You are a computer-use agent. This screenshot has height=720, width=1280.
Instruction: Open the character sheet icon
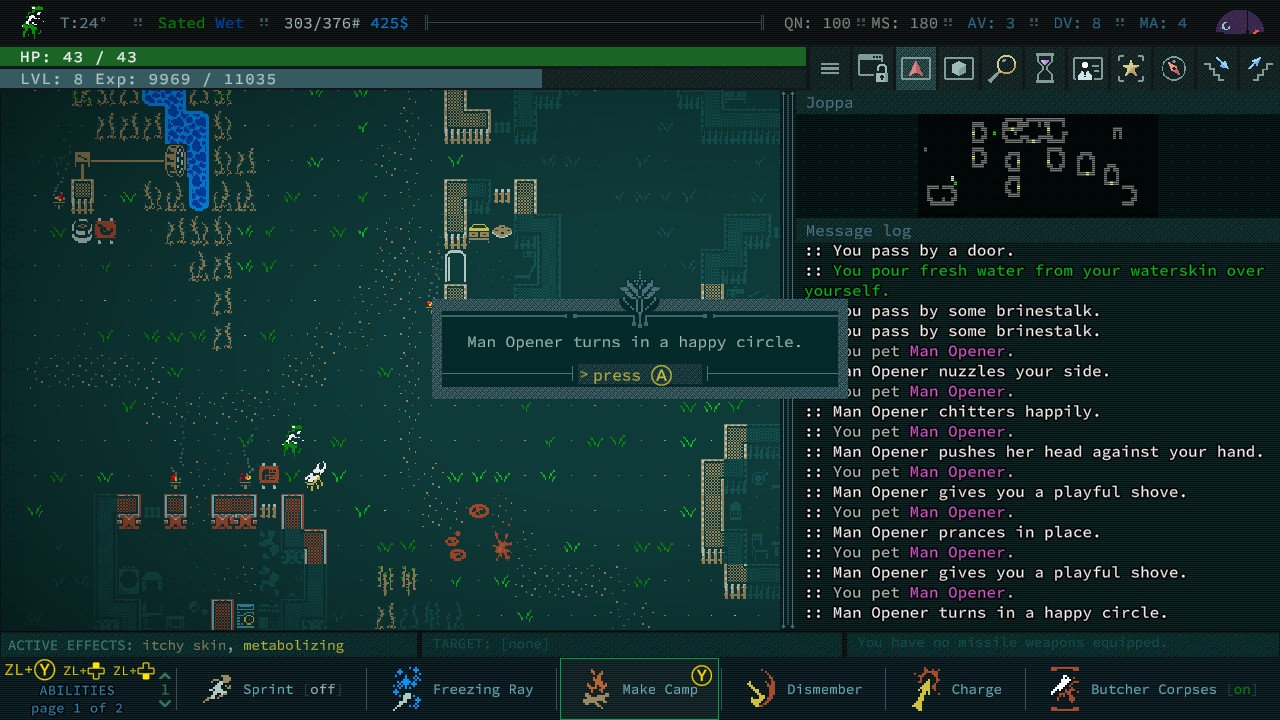(1088, 69)
